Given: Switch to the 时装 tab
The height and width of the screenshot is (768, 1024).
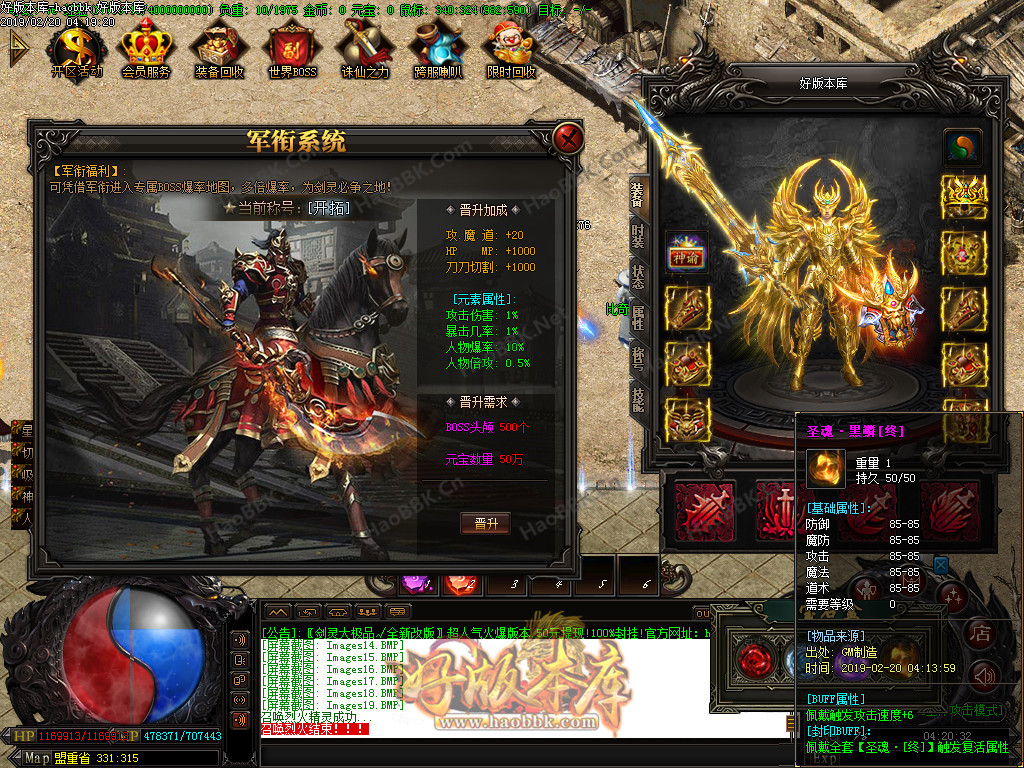Looking at the screenshot, I should click(638, 237).
